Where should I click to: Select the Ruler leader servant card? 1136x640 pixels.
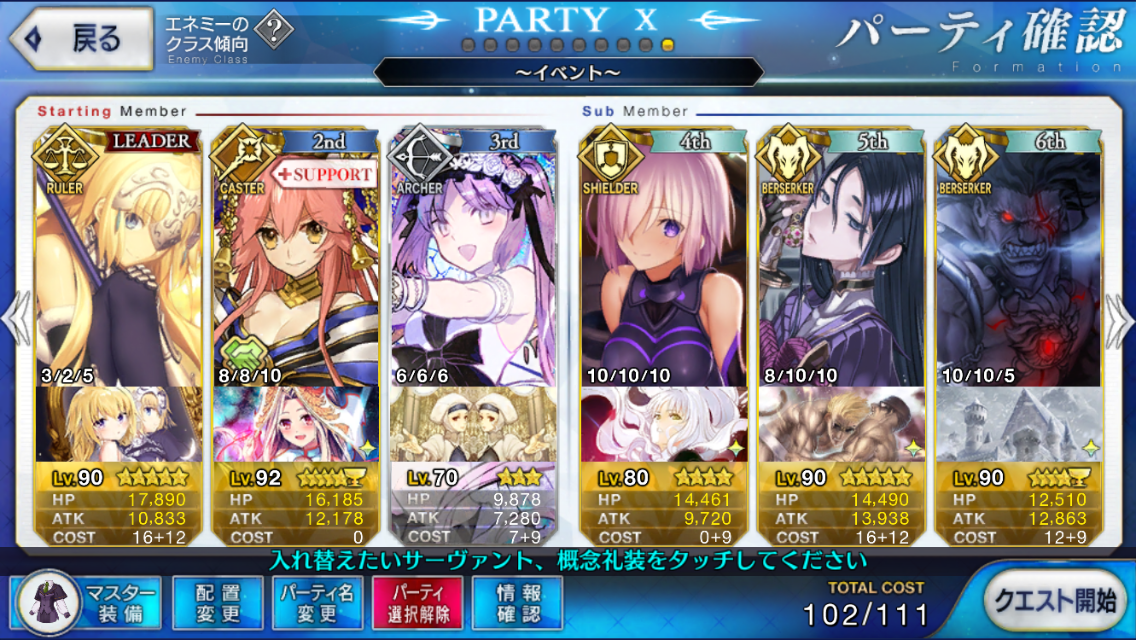pyautogui.click(x=118, y=260)
